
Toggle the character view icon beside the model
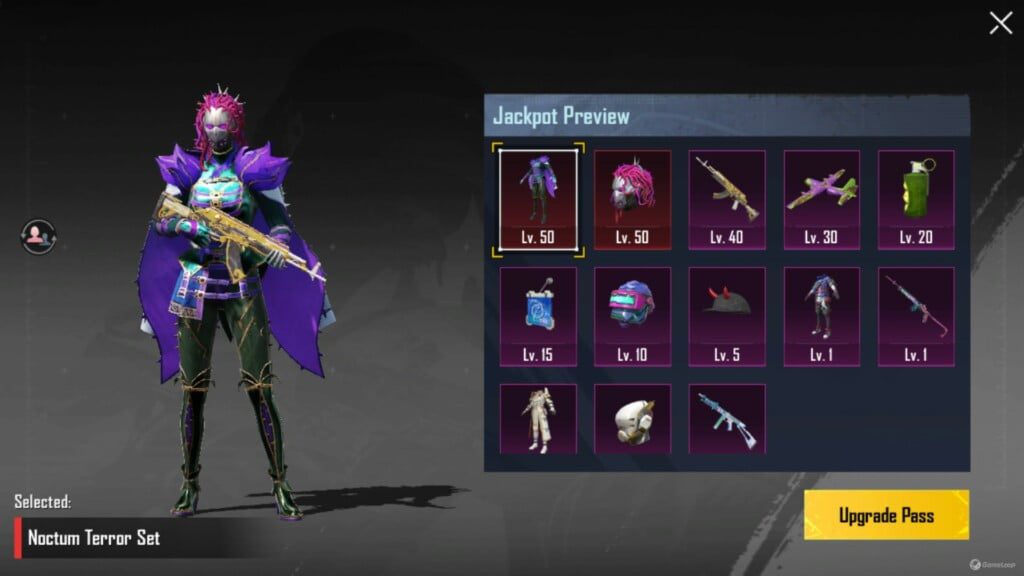[38, 236]
